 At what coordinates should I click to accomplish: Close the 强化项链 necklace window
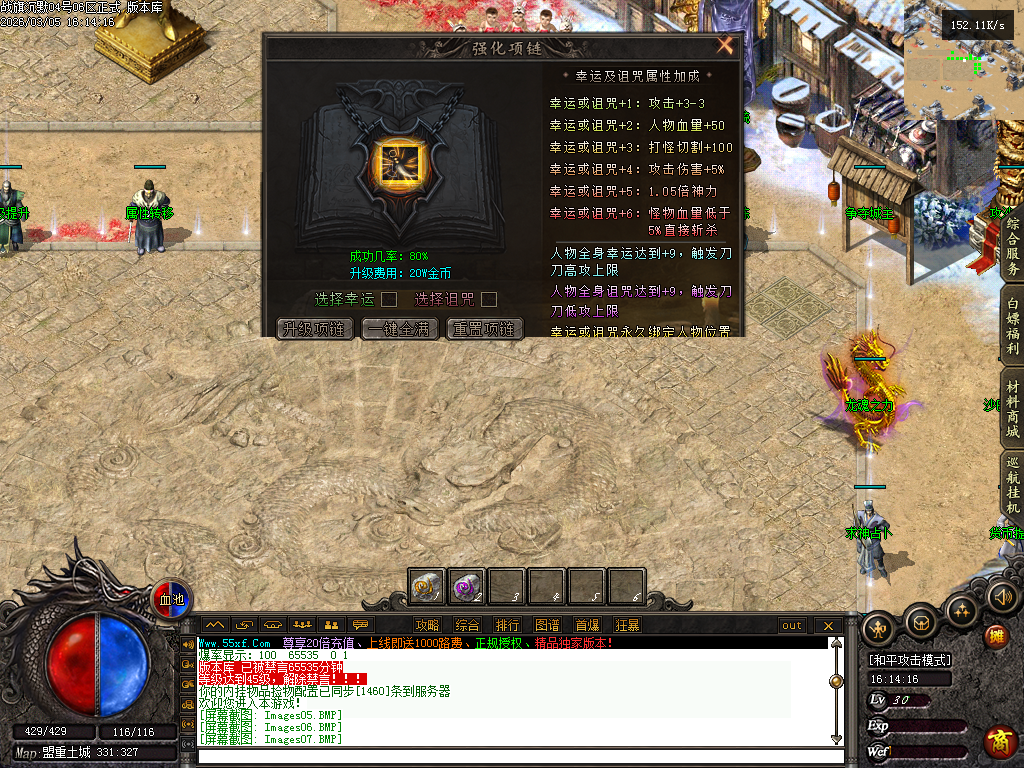click(x=725, y=45)
